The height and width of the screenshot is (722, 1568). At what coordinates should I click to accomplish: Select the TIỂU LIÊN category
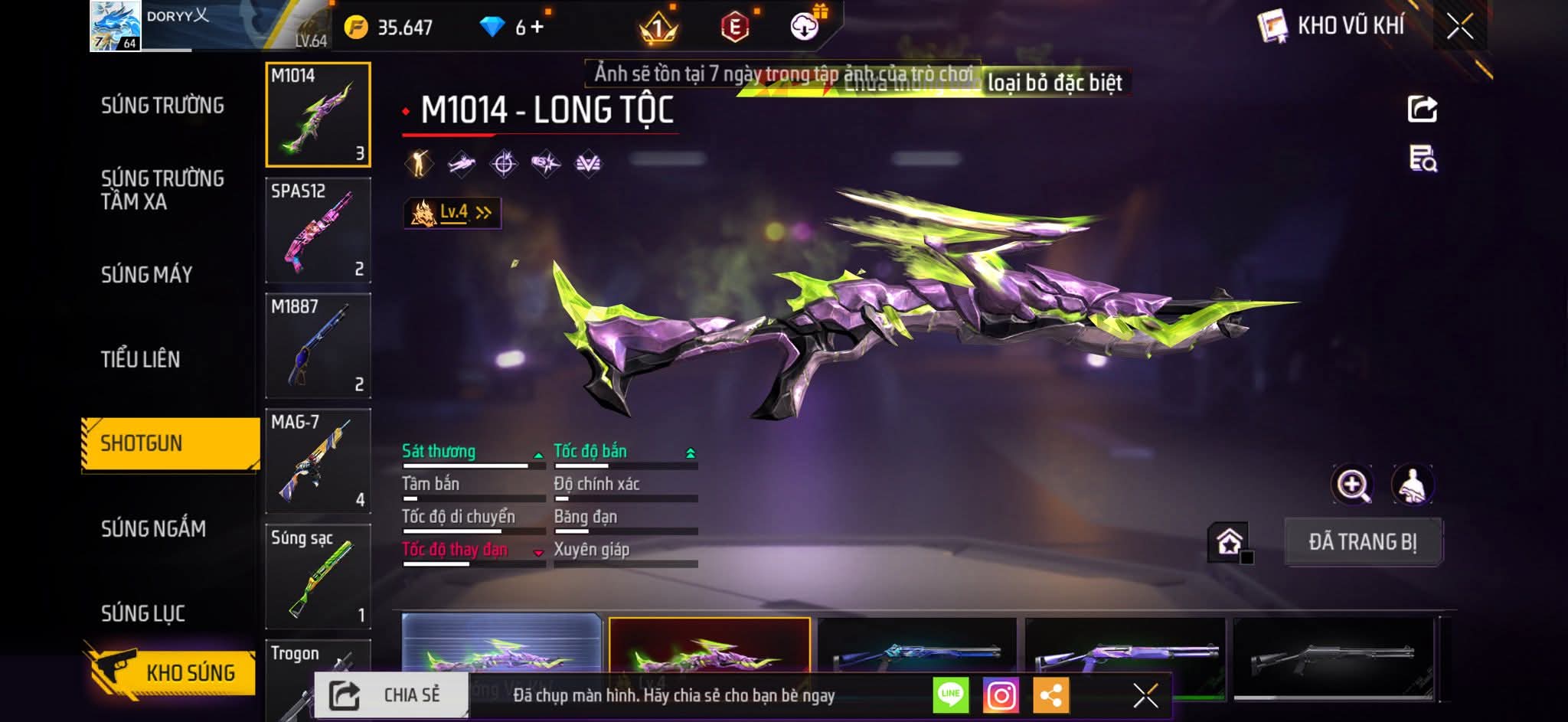tap(140, 359)
